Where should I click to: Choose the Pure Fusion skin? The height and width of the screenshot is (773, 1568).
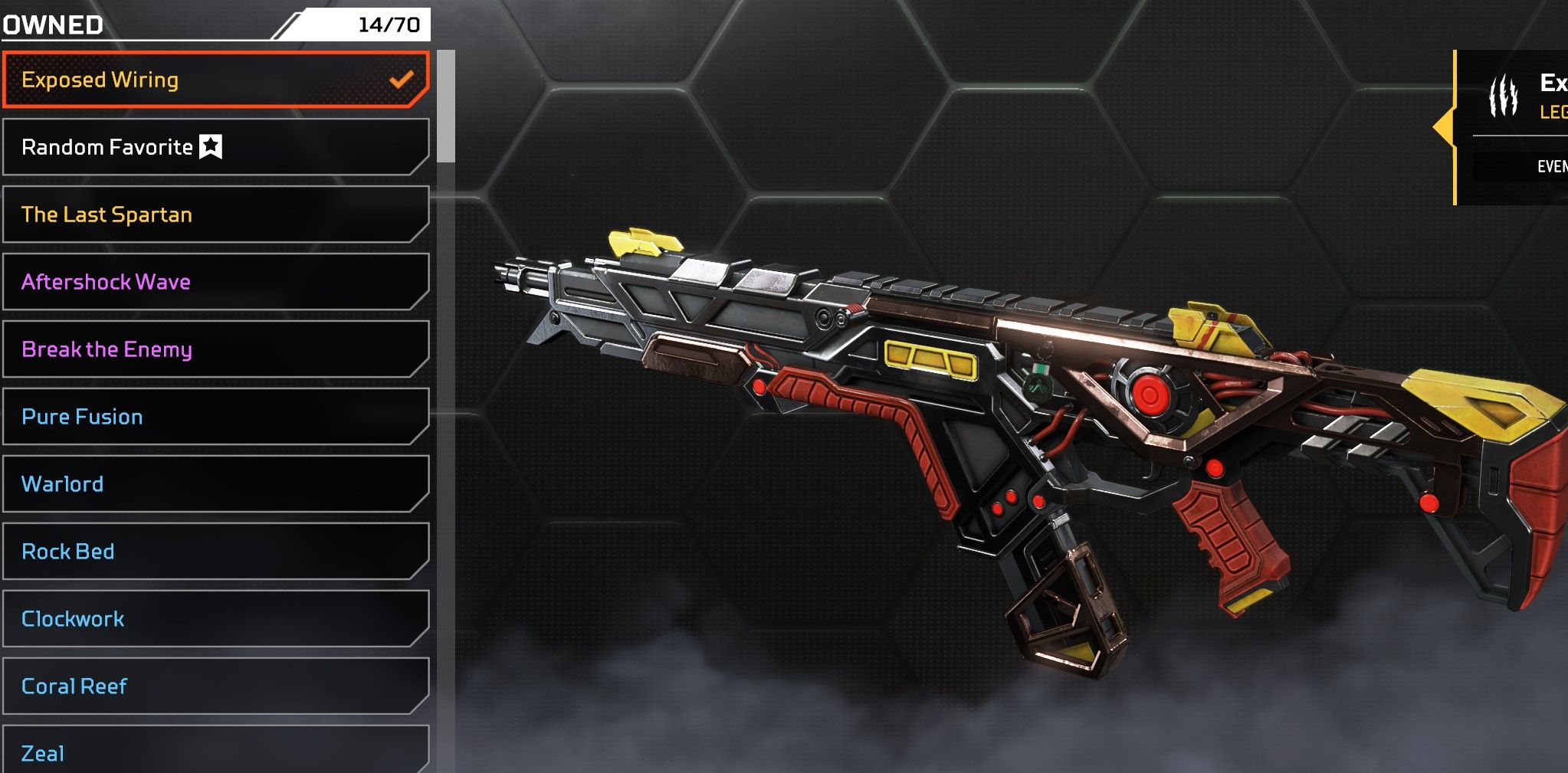point(215,417)
